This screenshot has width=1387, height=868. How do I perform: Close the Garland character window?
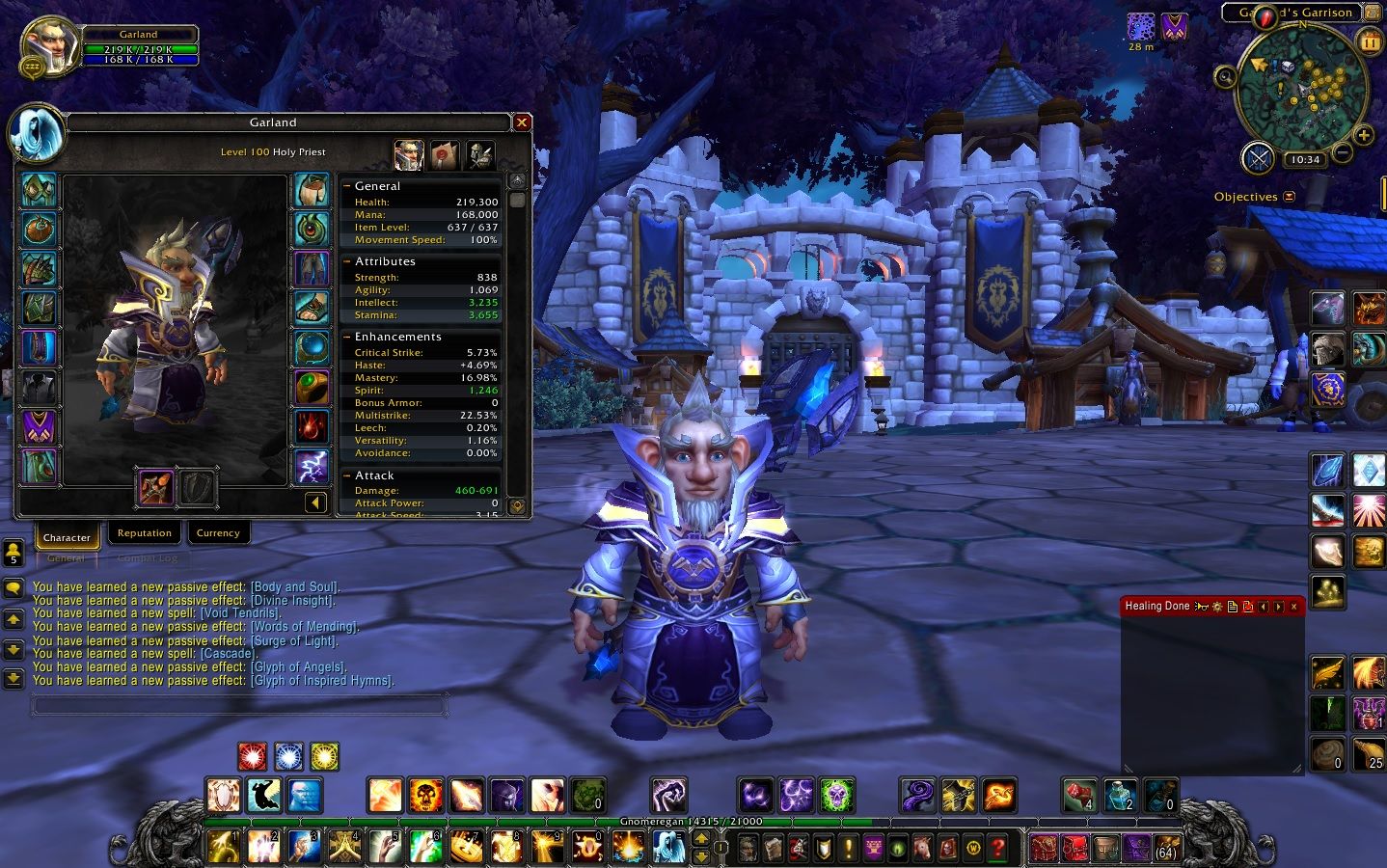tap(522, 122)
